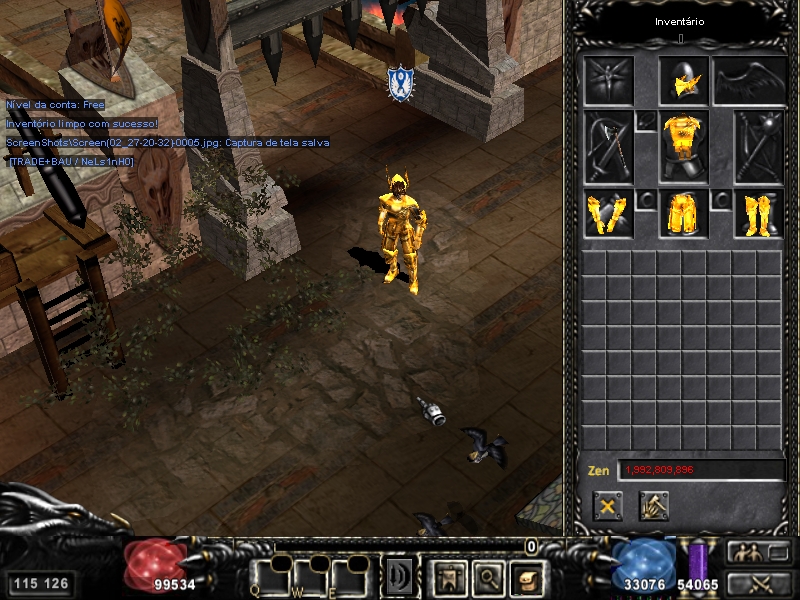Select the Q potion hotkey slot
The width and height of the screenshot is (800, 600).
click(x=272, y=577)
